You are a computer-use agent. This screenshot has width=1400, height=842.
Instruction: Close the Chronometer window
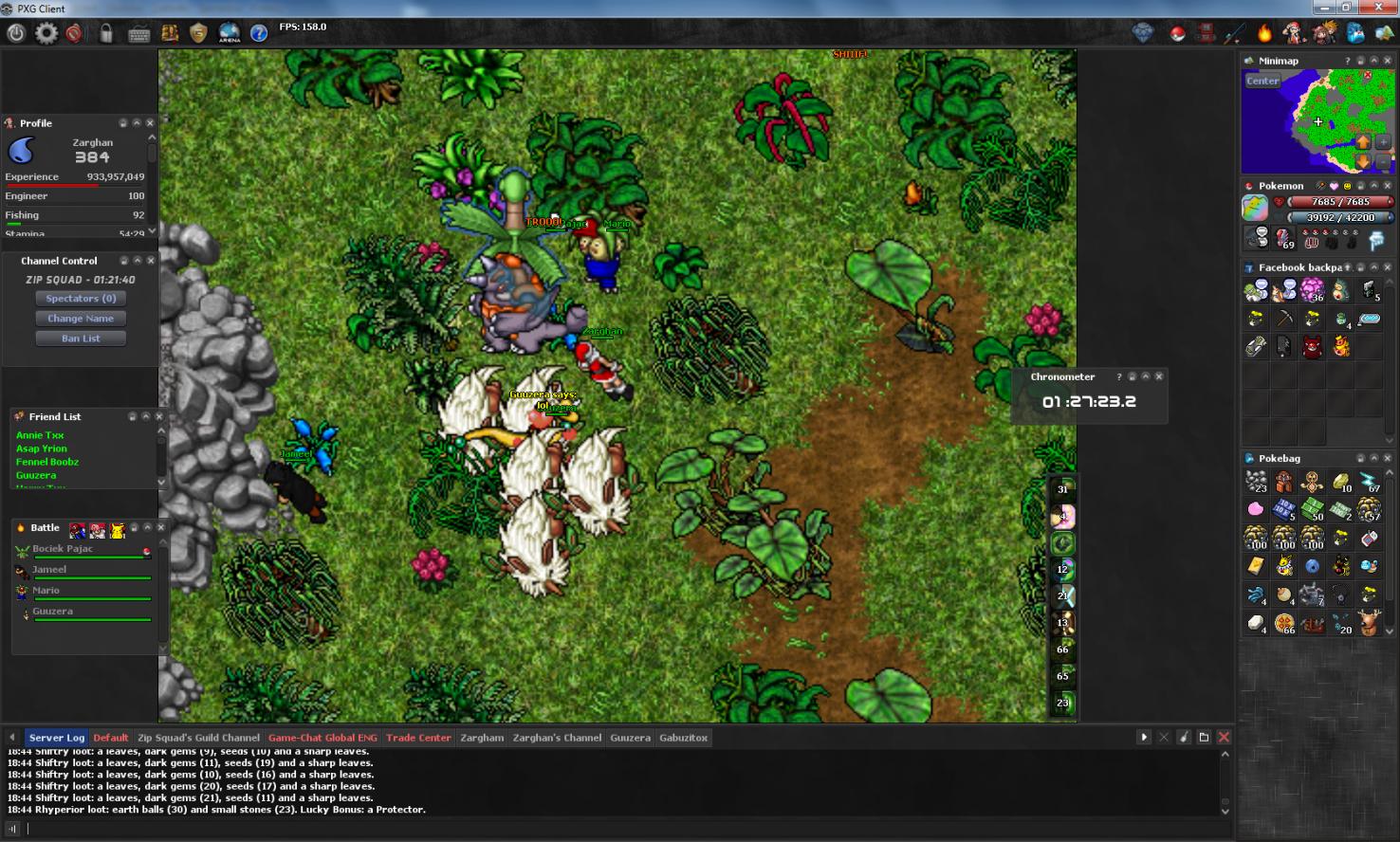pyautogui.click(x=1159, y=376)
